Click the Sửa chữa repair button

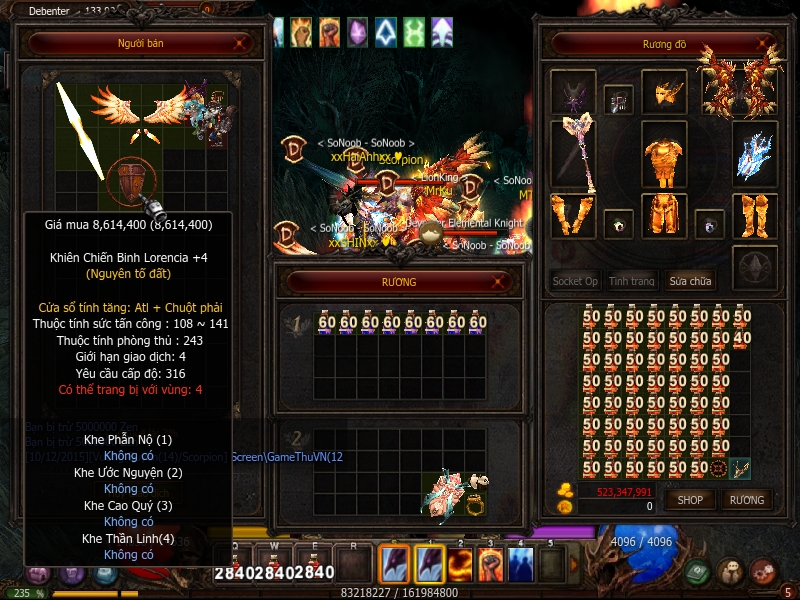pyautogui.click(x=691, y=281)
